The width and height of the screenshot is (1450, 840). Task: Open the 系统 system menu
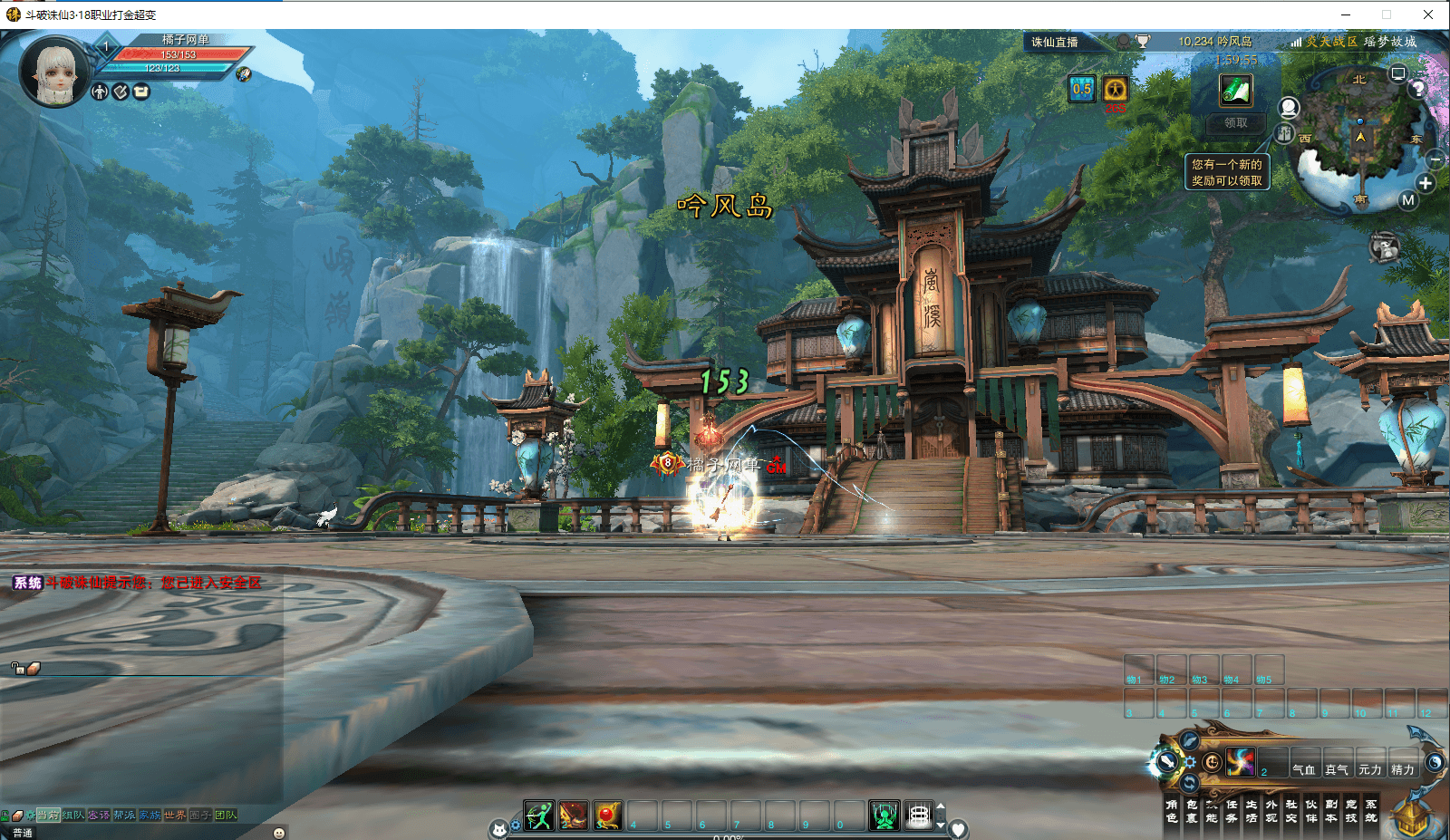pos(1371,811)
